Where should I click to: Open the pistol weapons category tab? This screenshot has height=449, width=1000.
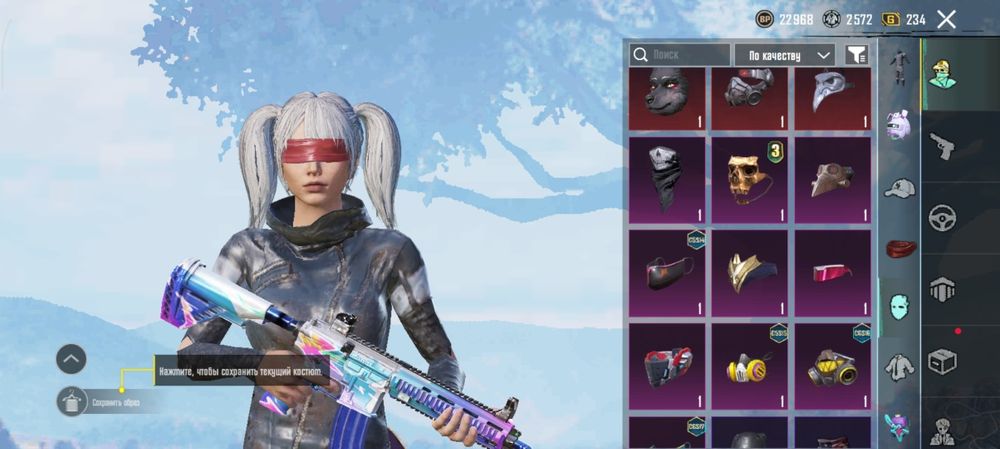click(941, 147)
